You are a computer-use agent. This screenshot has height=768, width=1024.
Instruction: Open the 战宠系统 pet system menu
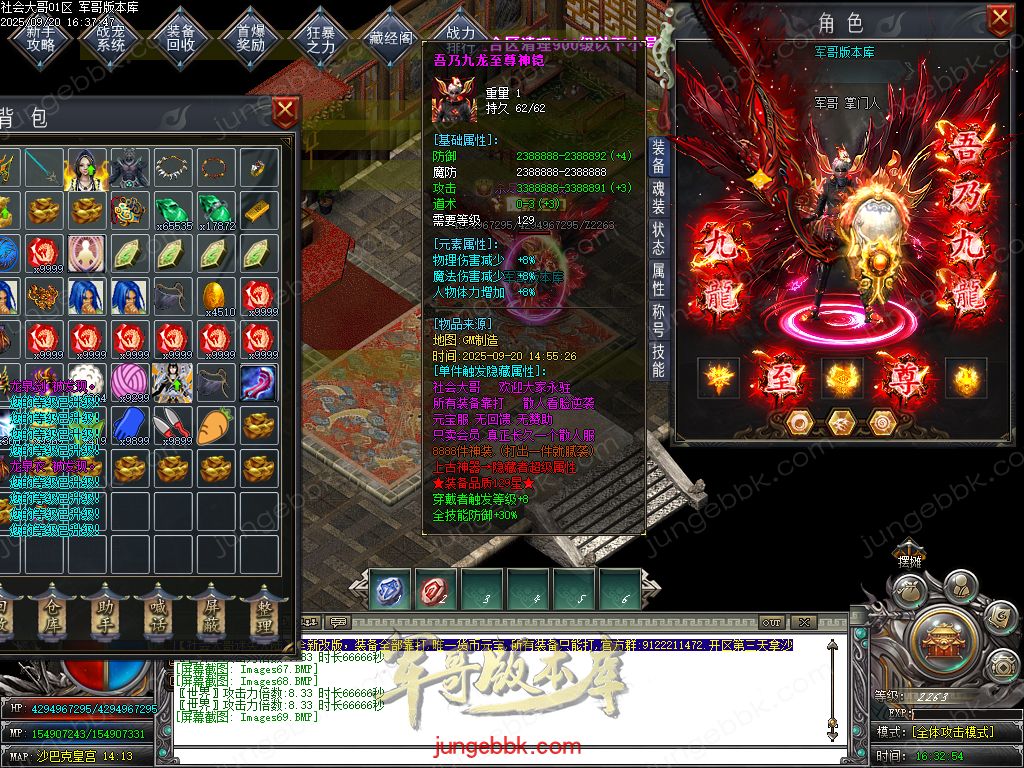[111, 38]
